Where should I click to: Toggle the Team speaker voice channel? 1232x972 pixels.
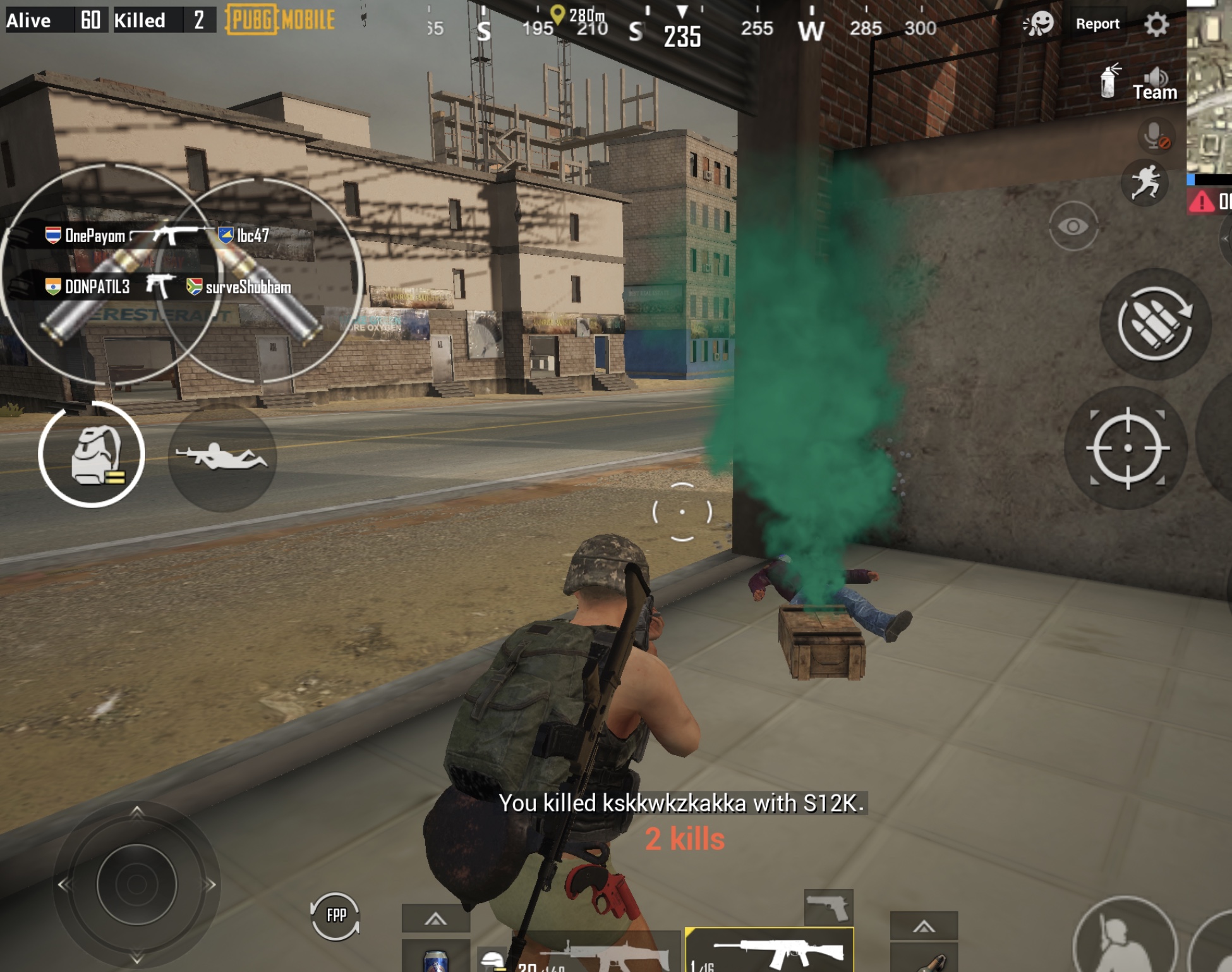[x=1155, y=84]
